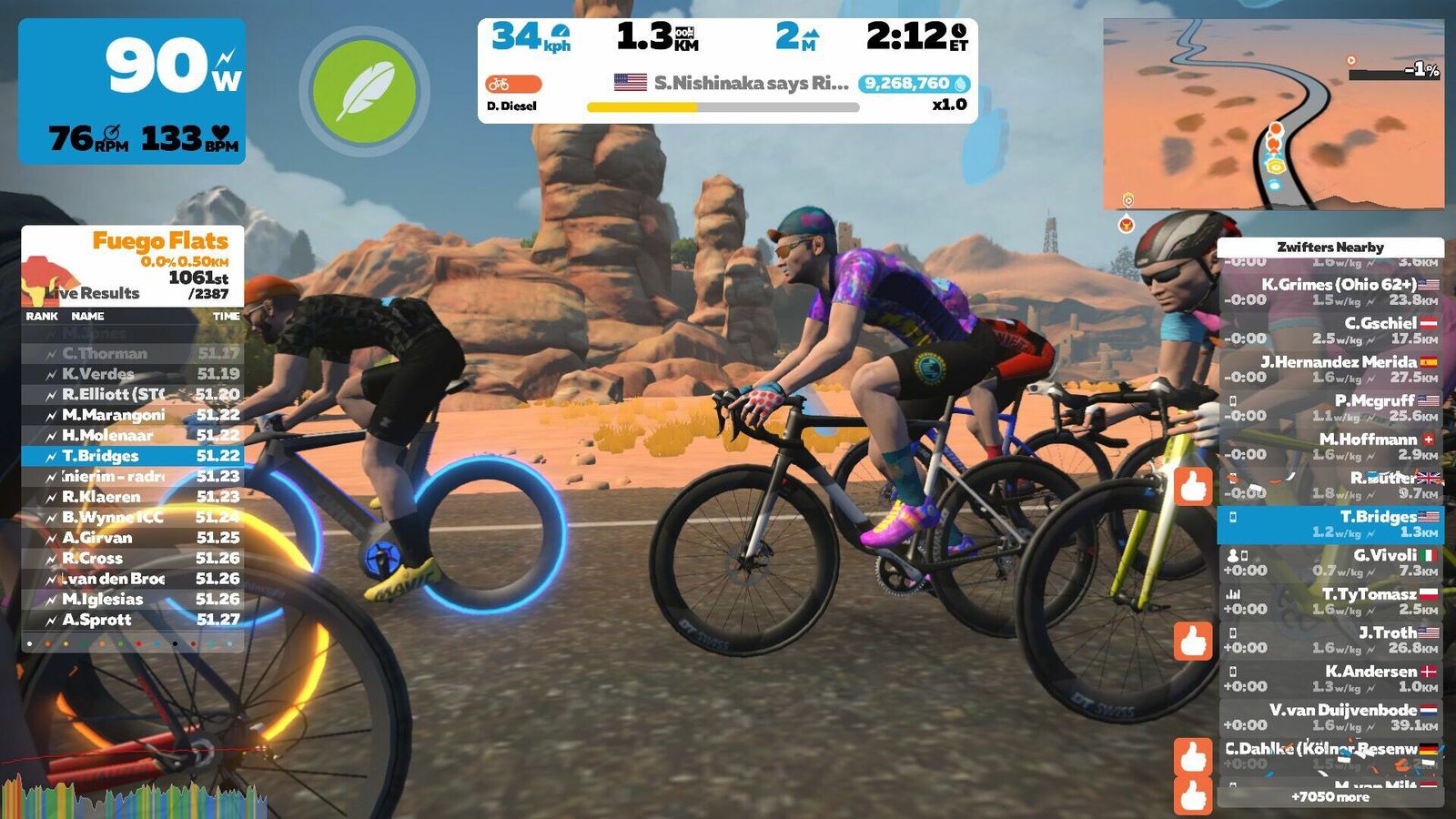This screenshot has height=819, width=1456.
Task: View rider J.Troth from nearby list
Action: pos(1330,640)
